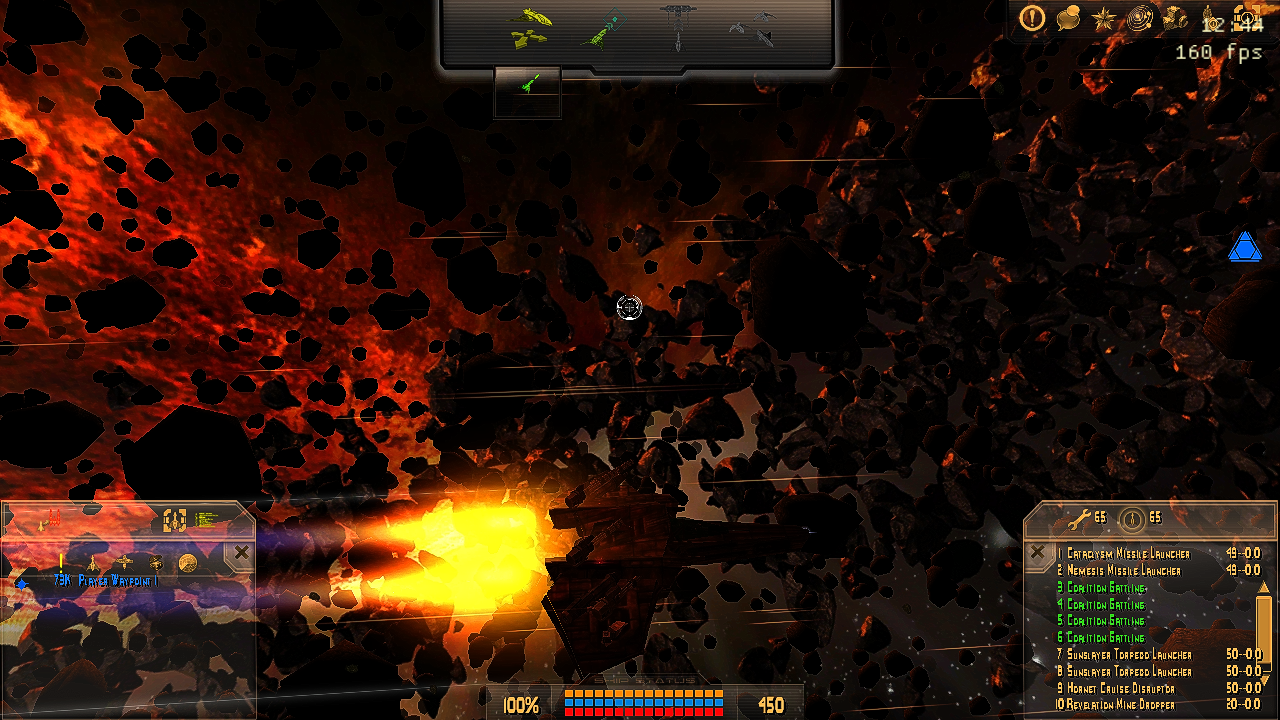1280x720 pixels.
Task: Click the yellow exclamation filter icon
Action: [x=61, y=562]
